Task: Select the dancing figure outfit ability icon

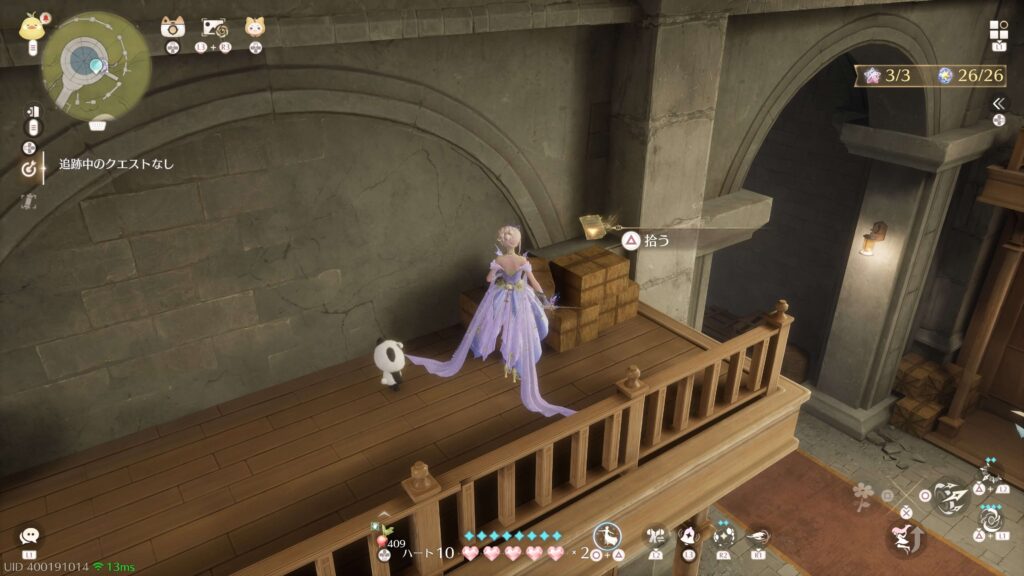Action: 607,536
